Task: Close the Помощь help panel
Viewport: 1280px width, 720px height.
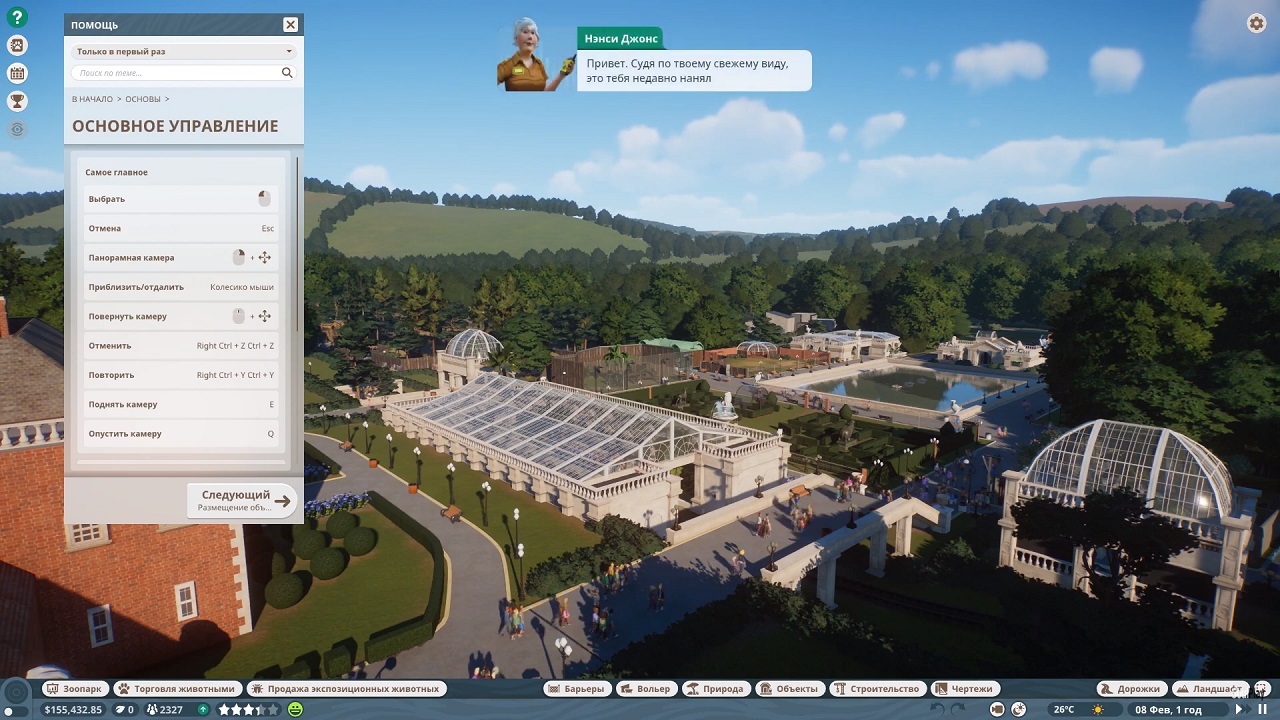Action: click(x=290, y=25)
